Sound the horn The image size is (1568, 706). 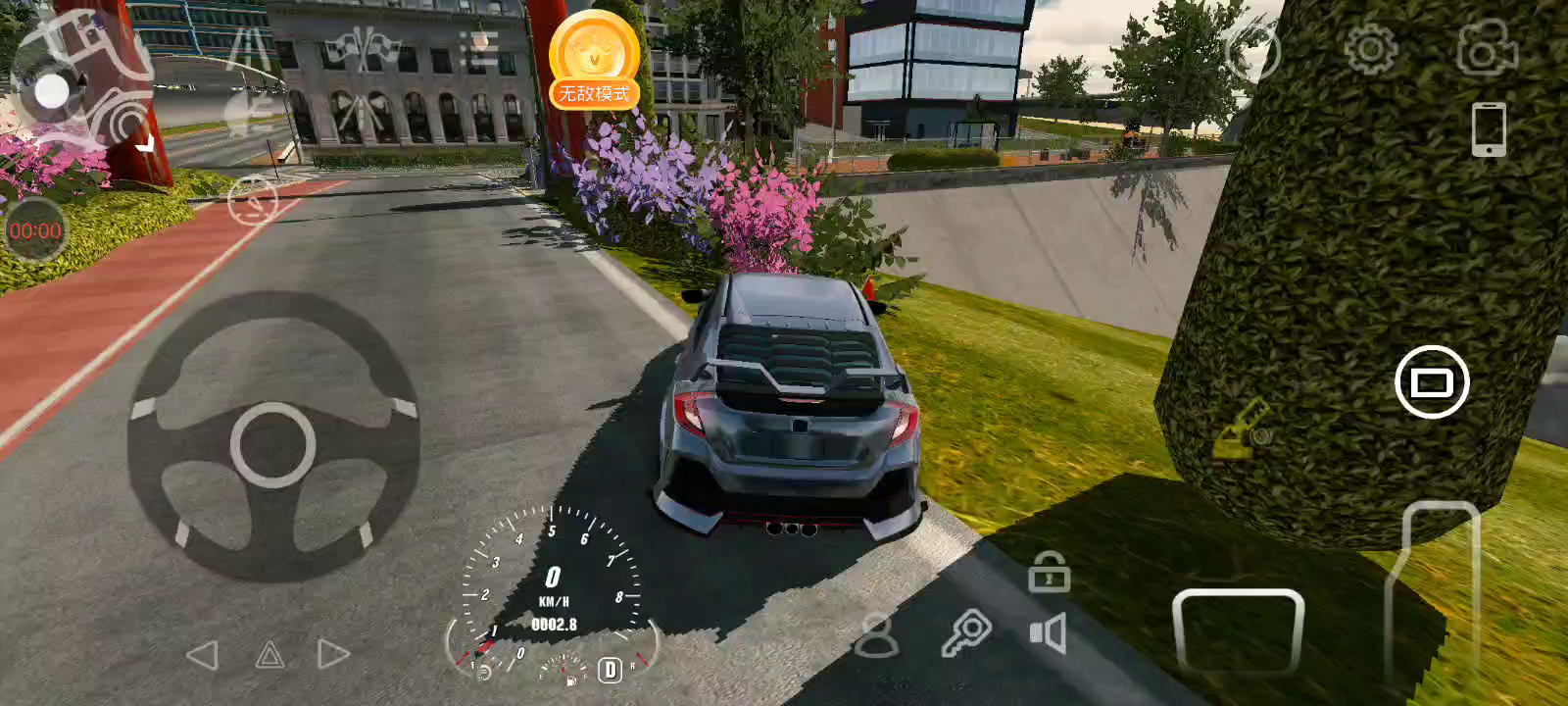pos(1048,633)
